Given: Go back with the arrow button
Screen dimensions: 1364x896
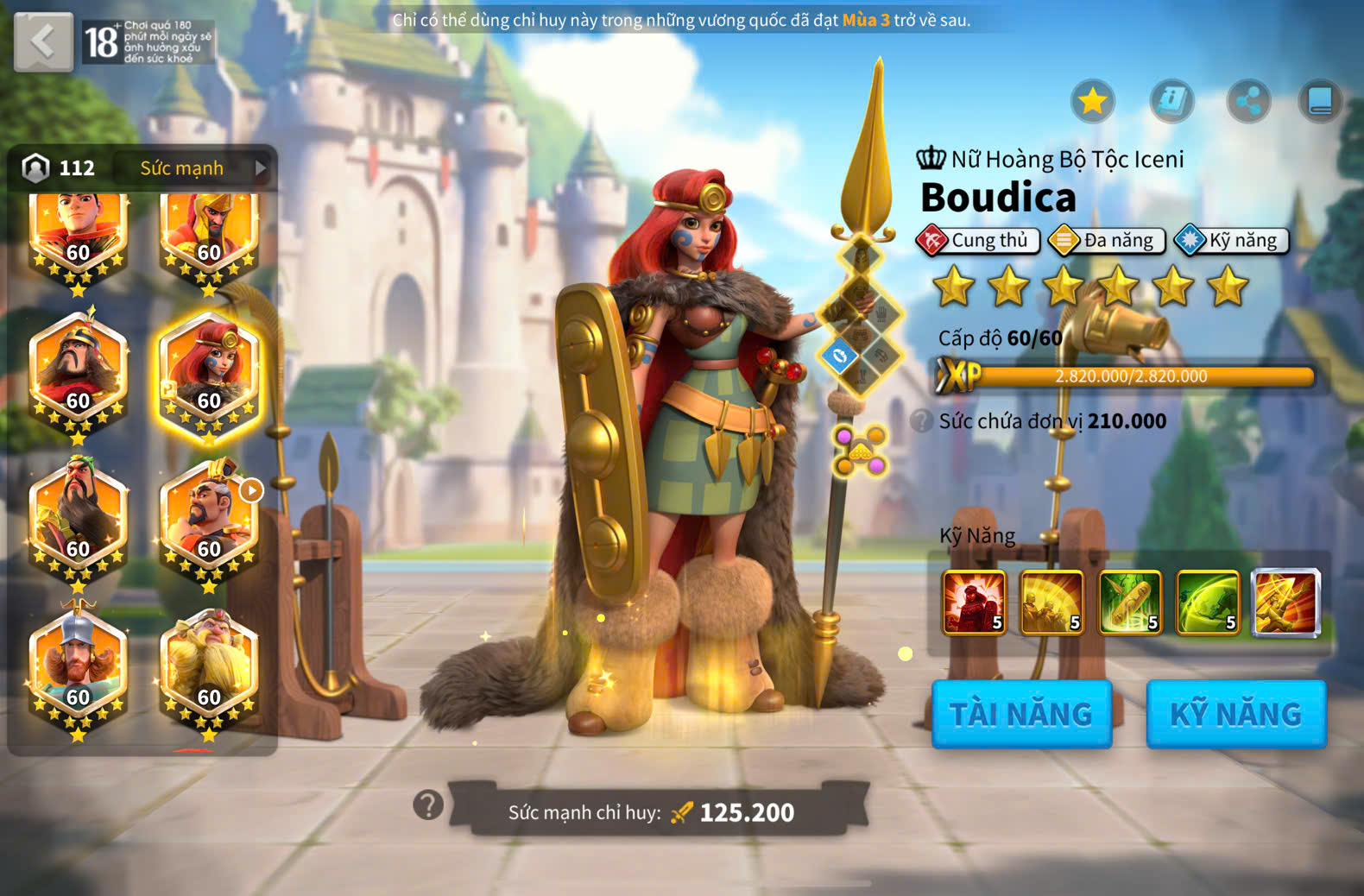Looking at the screenshot, I should coord(43,41).
